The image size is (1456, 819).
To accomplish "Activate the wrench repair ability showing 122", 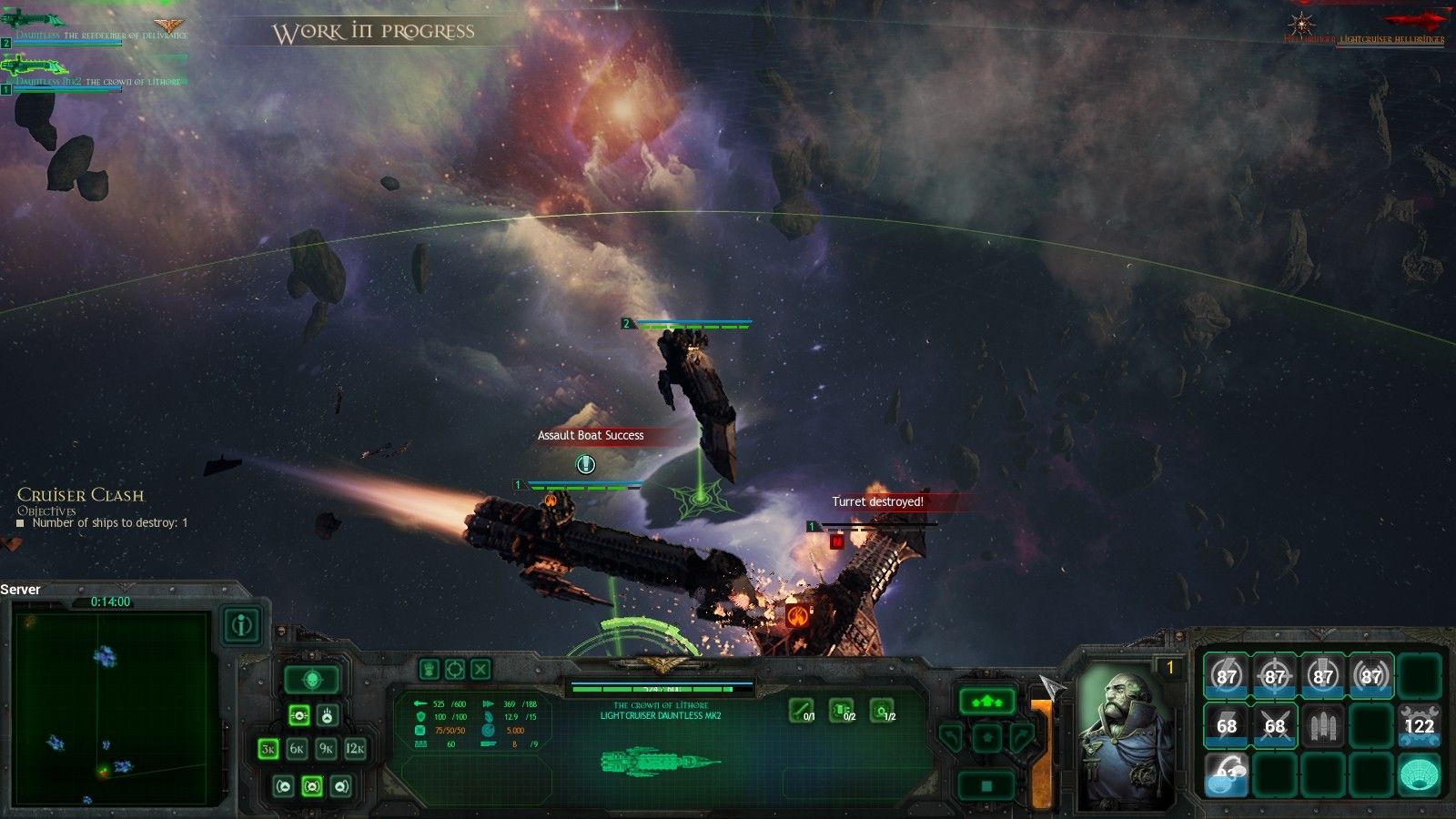I will click(x=1419, y=725).
